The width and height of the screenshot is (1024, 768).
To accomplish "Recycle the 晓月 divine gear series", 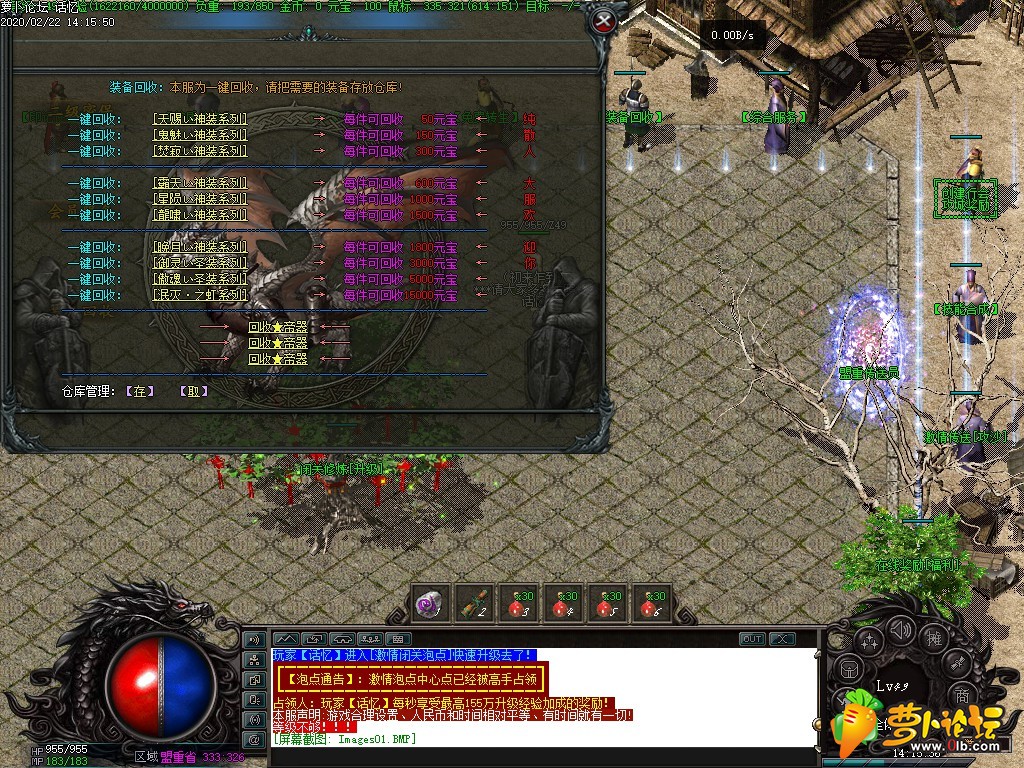I will click(x=199, y=247).
